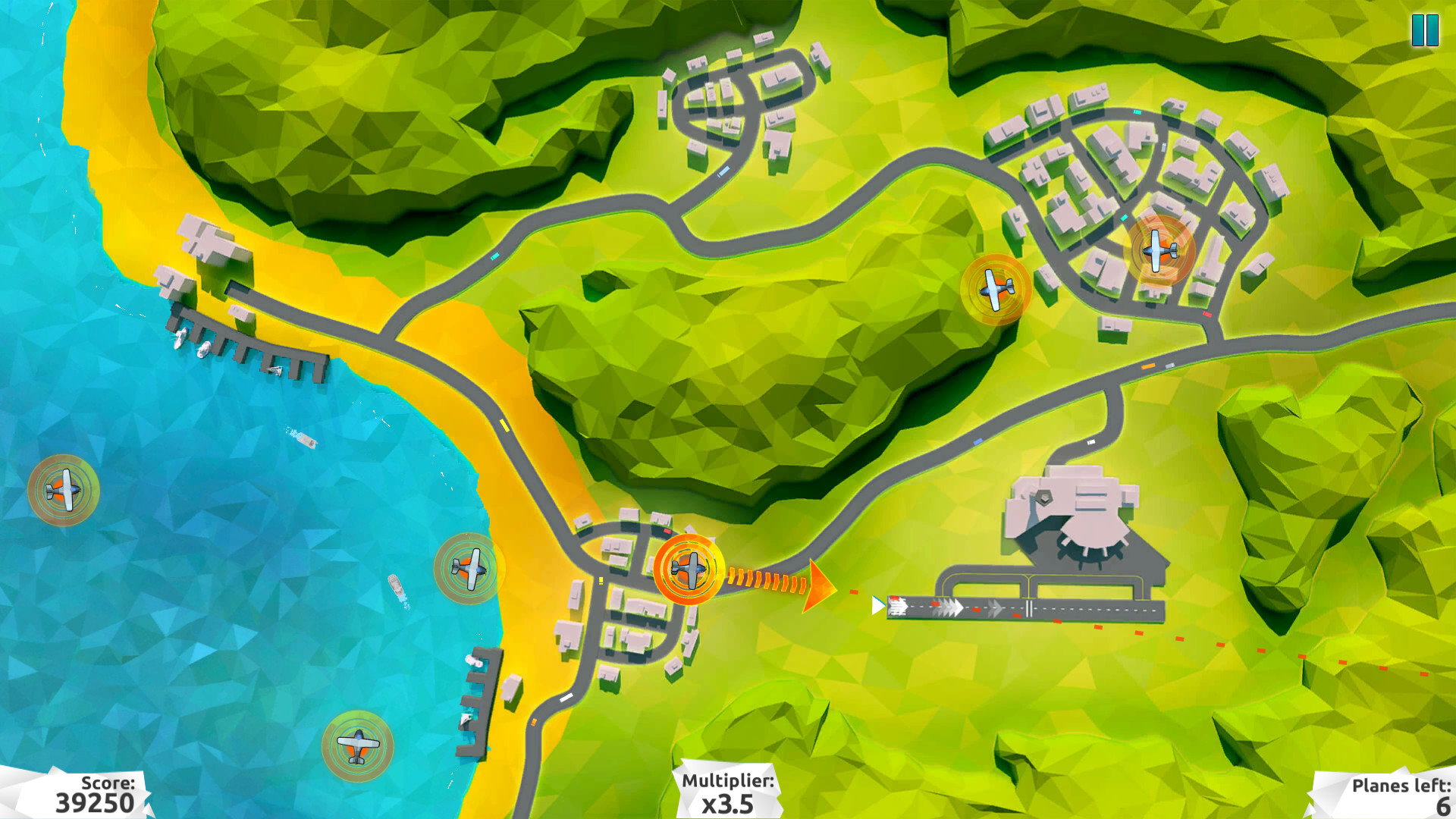Viewport: 1456px width, 819px height.
Task: Click the white landing arrow at runway start
Action: click(x=877, y=606)
